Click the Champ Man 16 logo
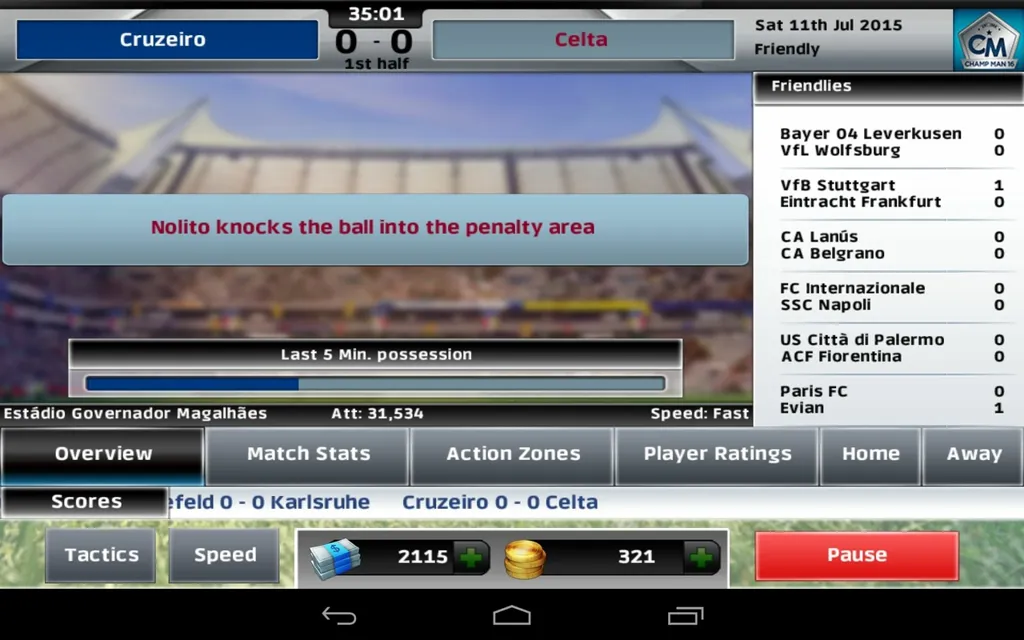Viewport: 1024px width, 640px height. (x=988, y=41)
